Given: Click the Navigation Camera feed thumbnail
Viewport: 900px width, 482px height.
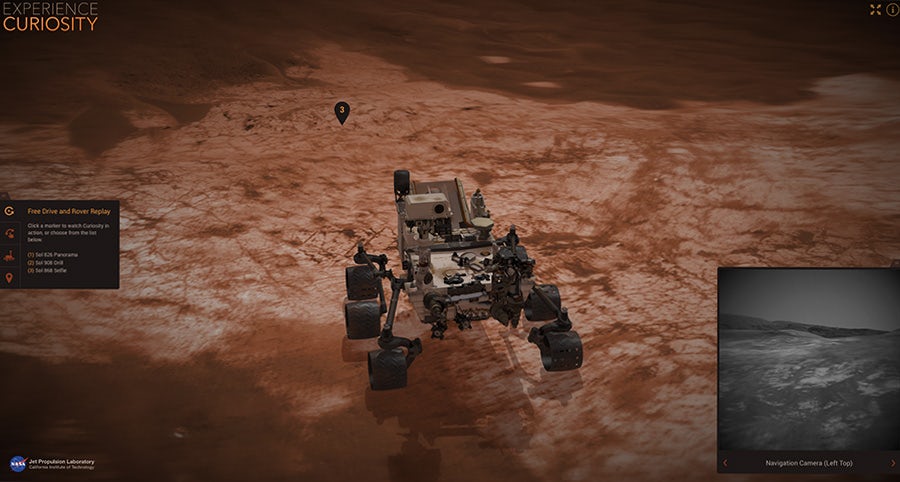Looking at the screenshot, I should click(x=808, y=360).
